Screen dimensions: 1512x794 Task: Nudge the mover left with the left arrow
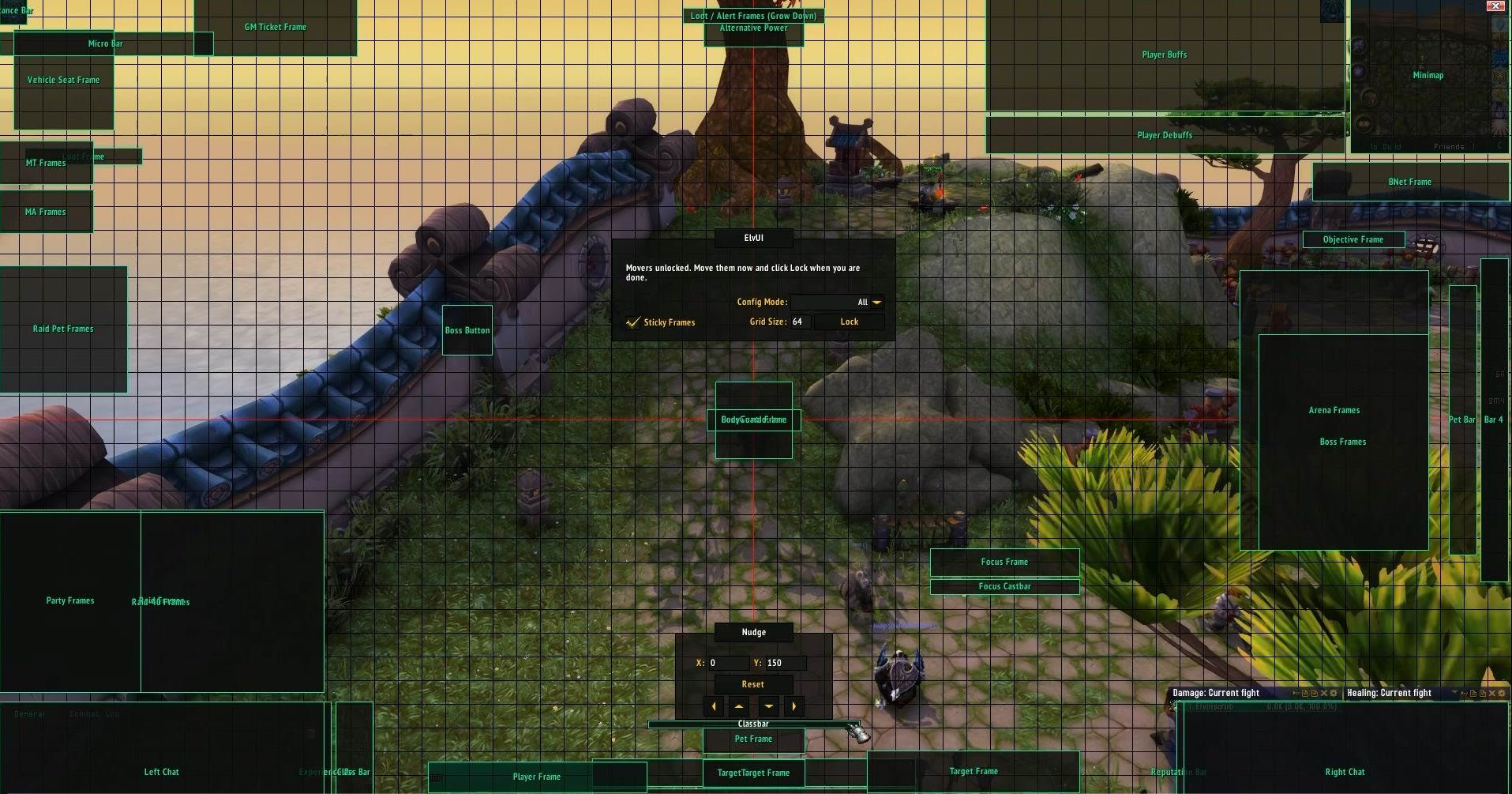coord(715,706)
